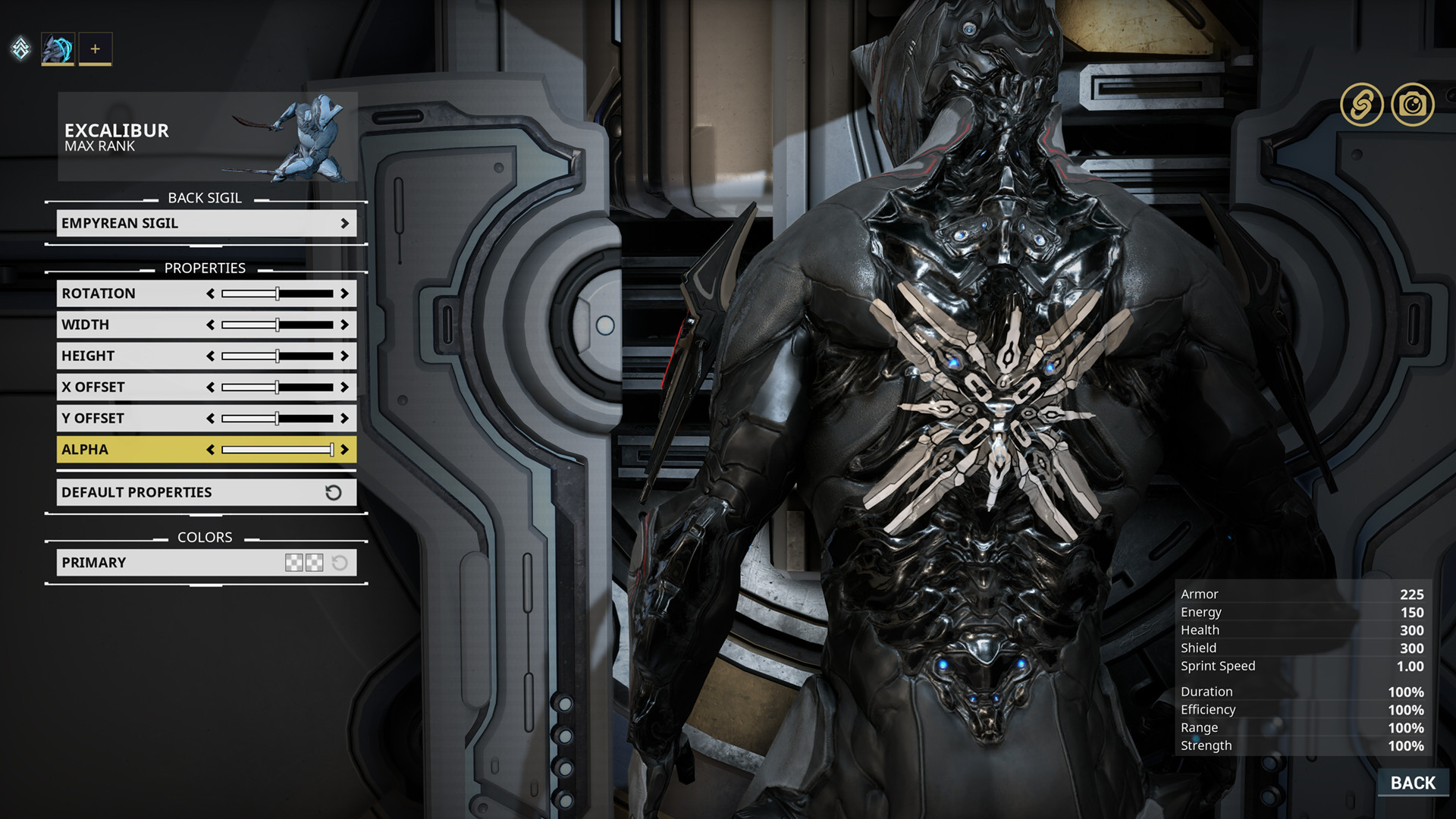Go back with the BACK button
Viewport: 1456px width, 819px height.
click(1412, 783)
